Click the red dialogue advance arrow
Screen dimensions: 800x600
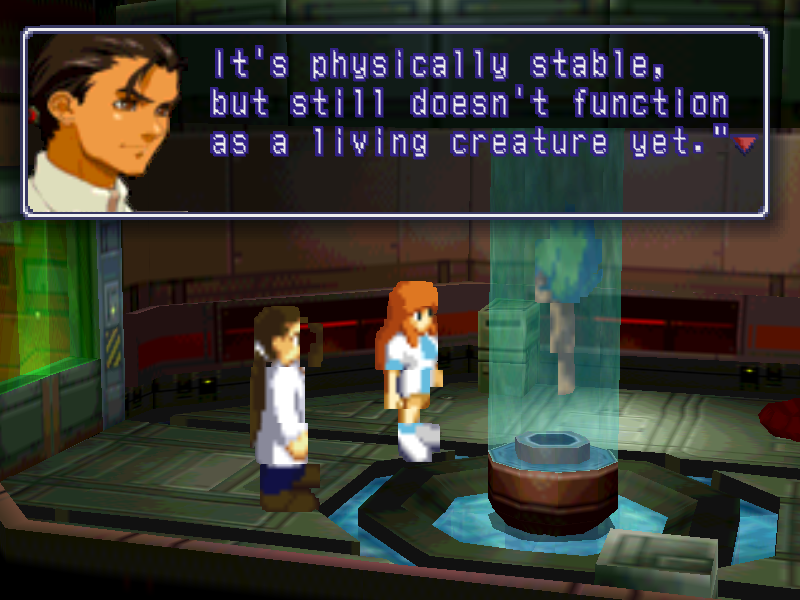pyautogui.click(x=743, y=146)
